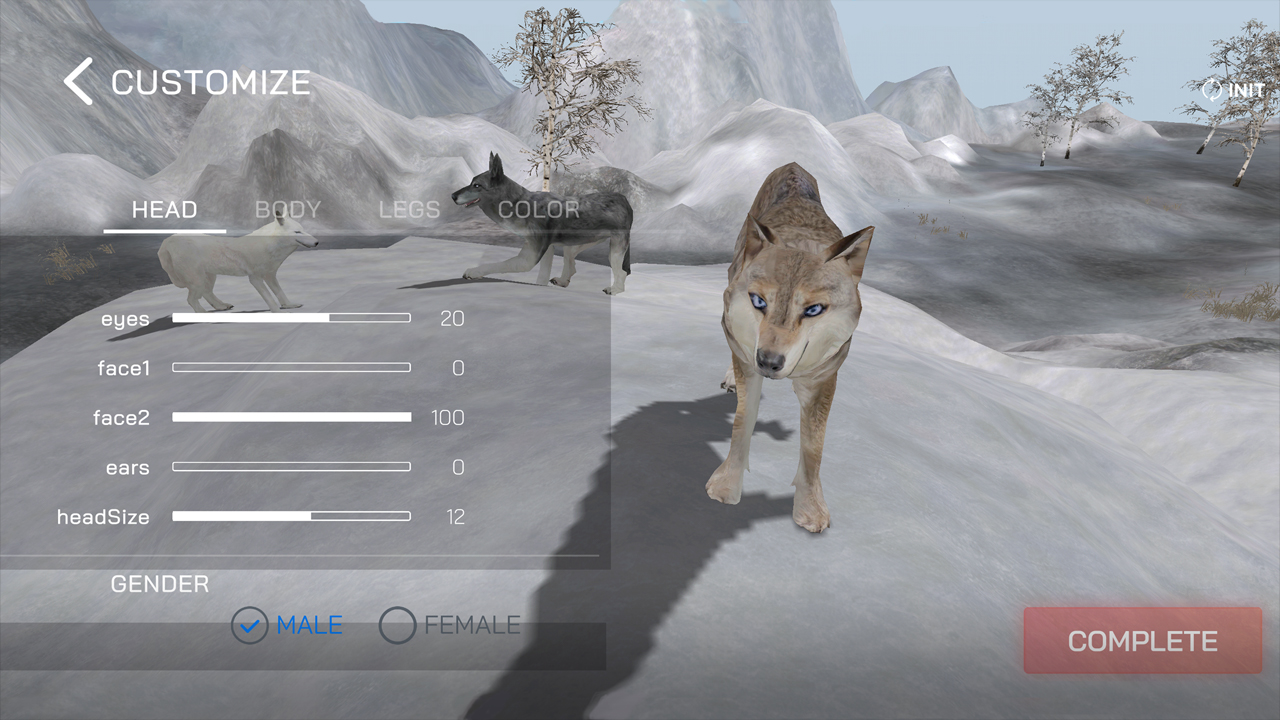
Task: Click the eyes slider label
Action: pyautogui.click(x=125, y=318)
